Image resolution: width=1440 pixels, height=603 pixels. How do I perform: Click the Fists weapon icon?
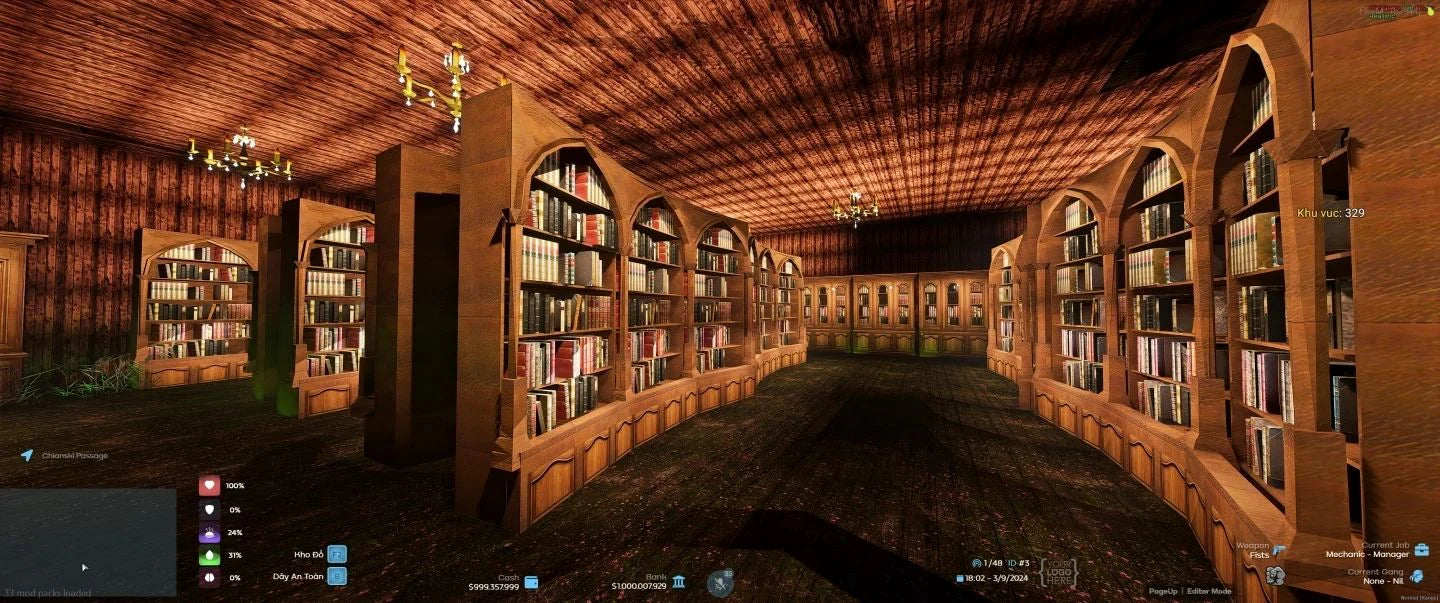tap(1279, 550)
